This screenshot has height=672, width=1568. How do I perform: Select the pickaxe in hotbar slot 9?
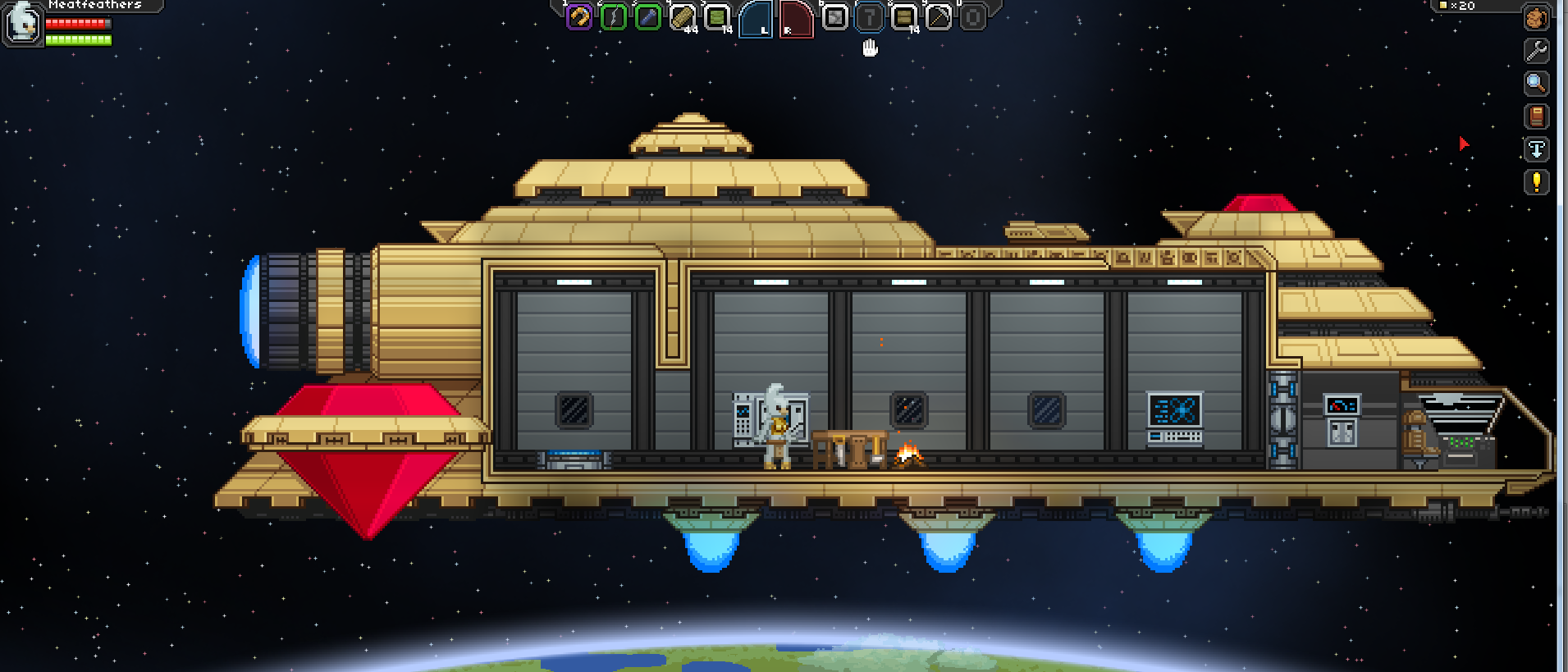tap(938, 18)
